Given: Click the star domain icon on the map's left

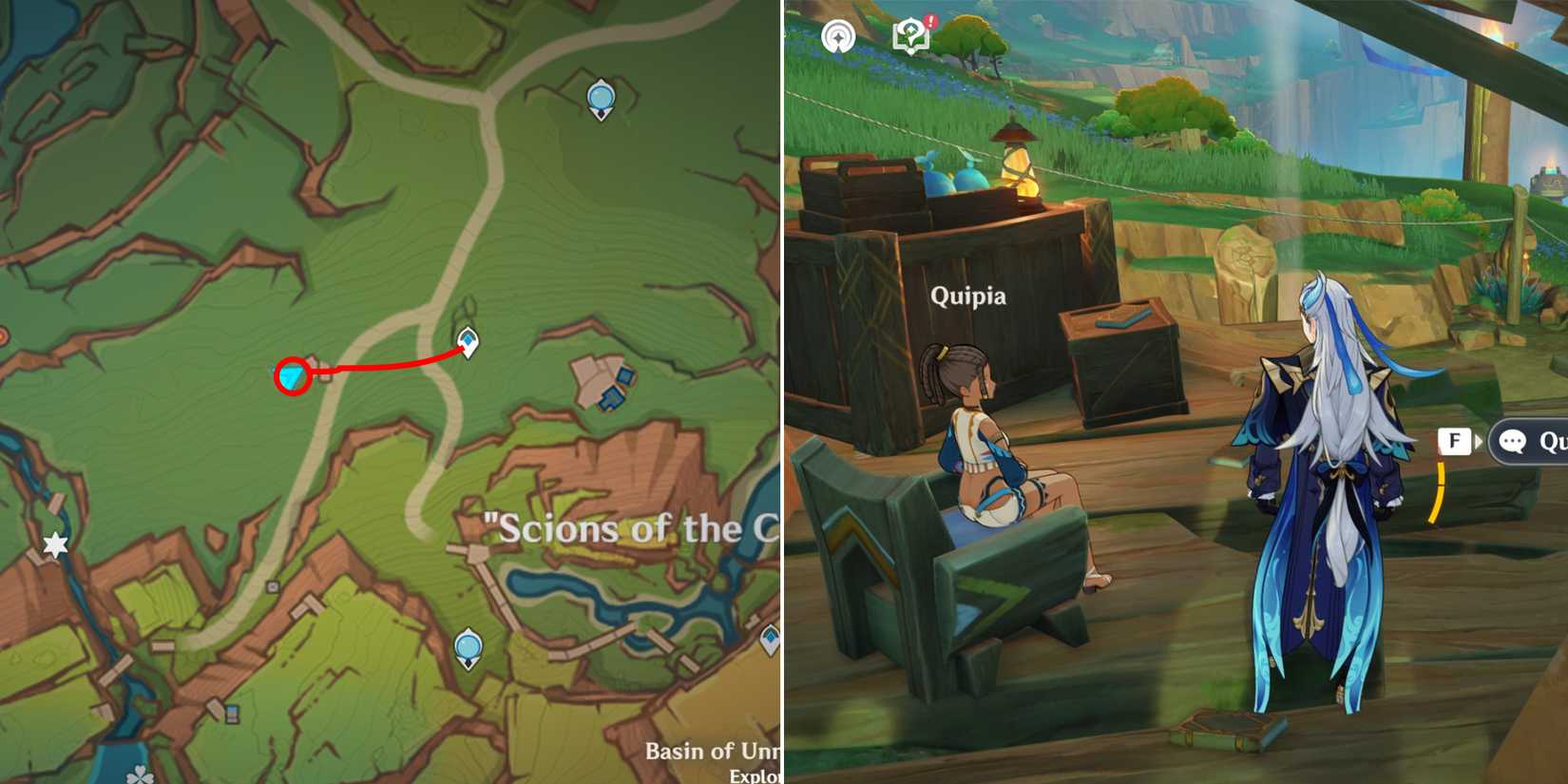Looking at the screenshot, I should pos(53,545).
